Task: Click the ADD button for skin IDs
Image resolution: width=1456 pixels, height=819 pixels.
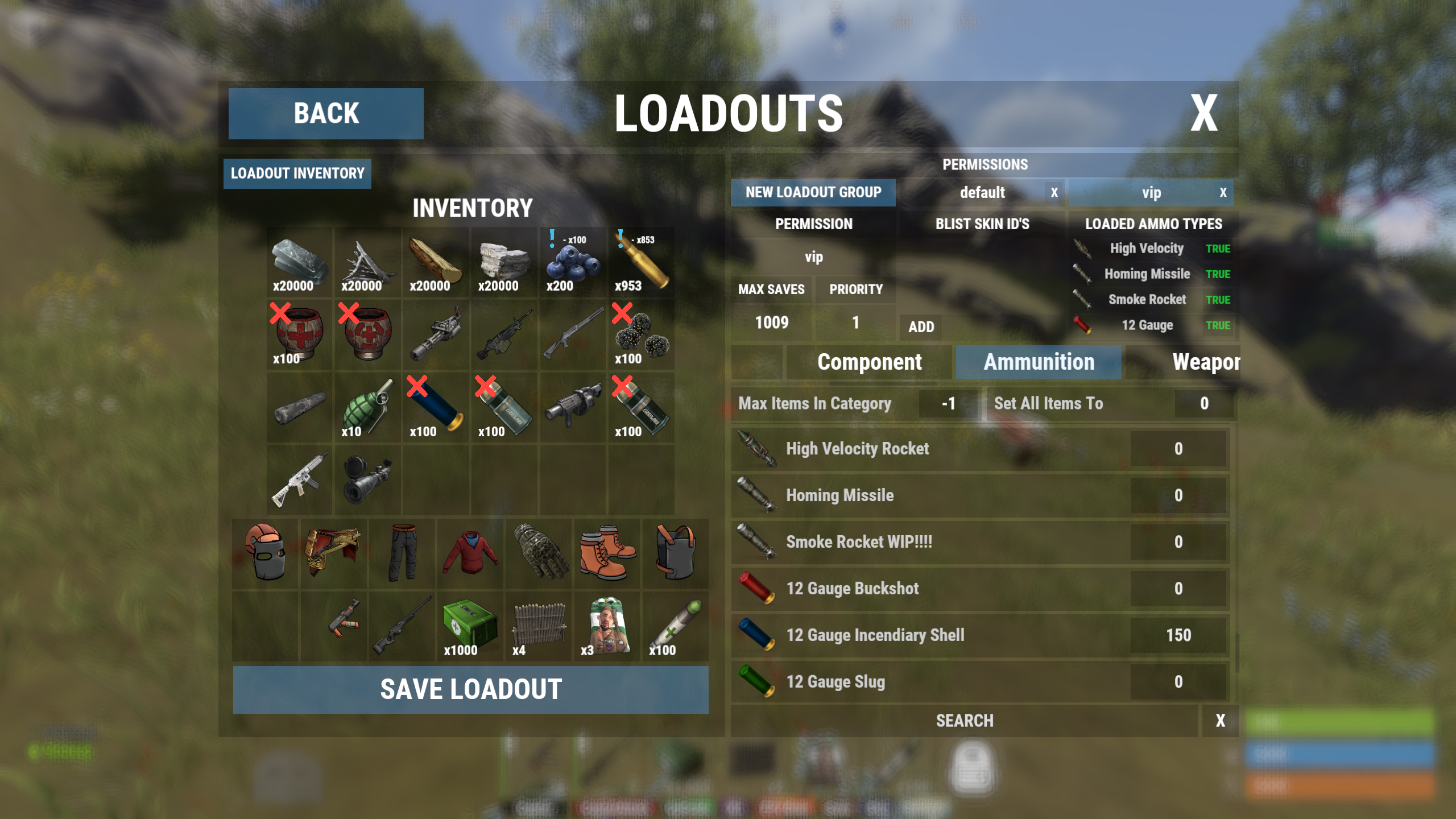Action: point(921,327)
